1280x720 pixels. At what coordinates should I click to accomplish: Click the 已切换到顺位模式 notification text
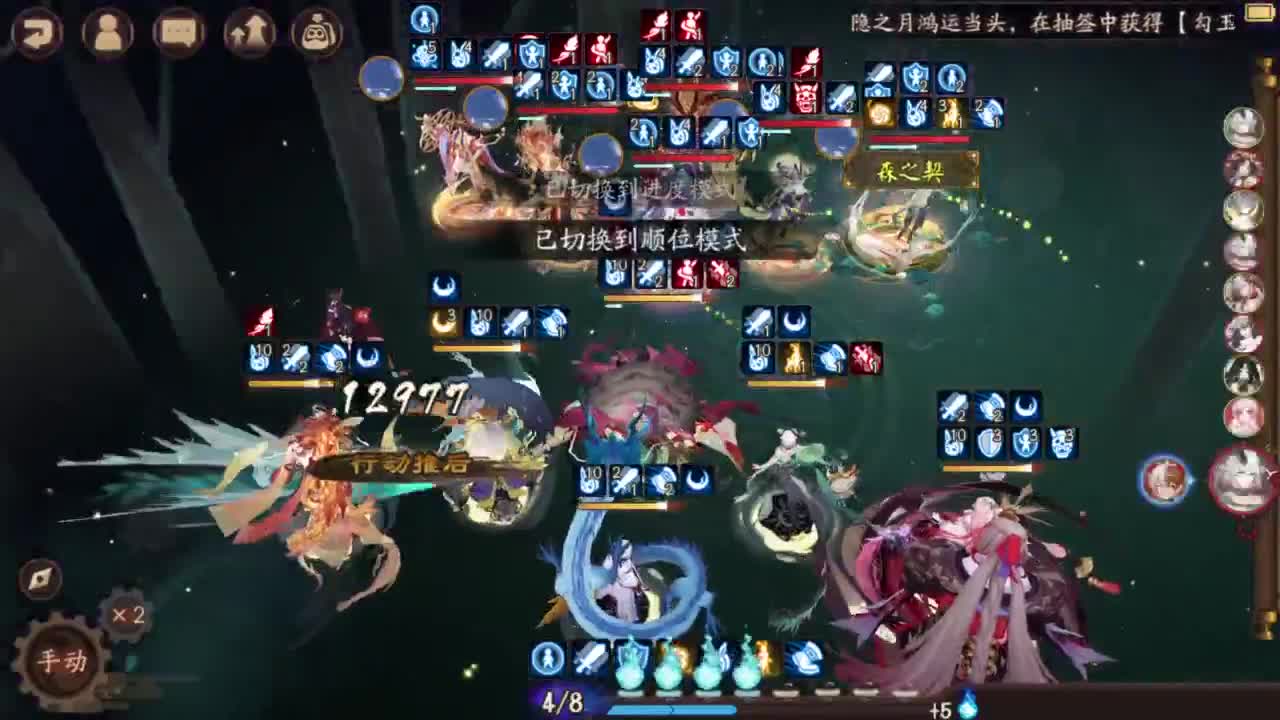pos(640,240)
